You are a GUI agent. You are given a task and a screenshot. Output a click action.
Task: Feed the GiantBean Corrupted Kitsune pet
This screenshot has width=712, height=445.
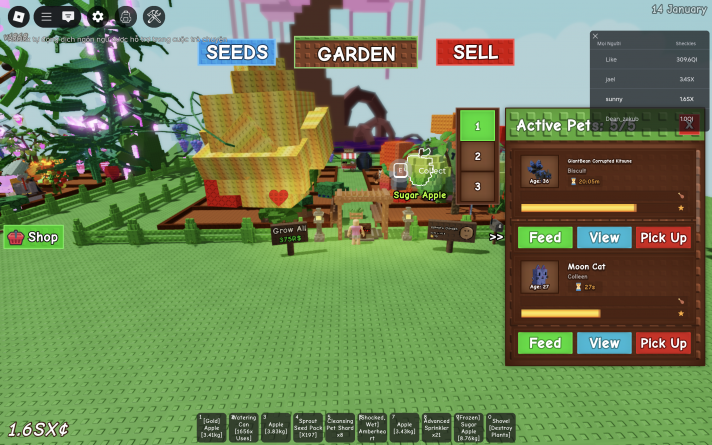point(545,237)
